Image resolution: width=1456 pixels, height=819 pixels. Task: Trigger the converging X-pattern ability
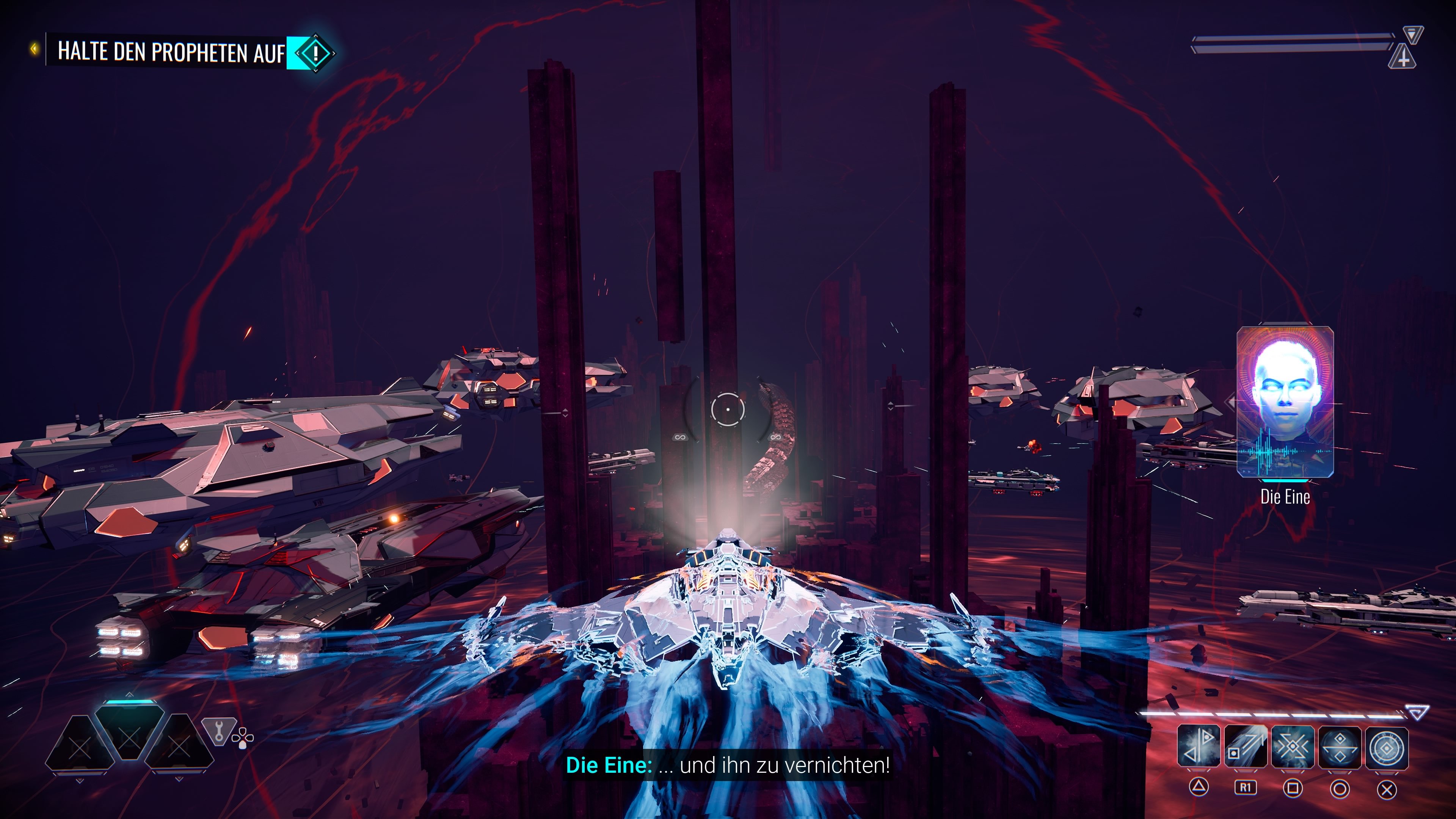[1293, 747]
